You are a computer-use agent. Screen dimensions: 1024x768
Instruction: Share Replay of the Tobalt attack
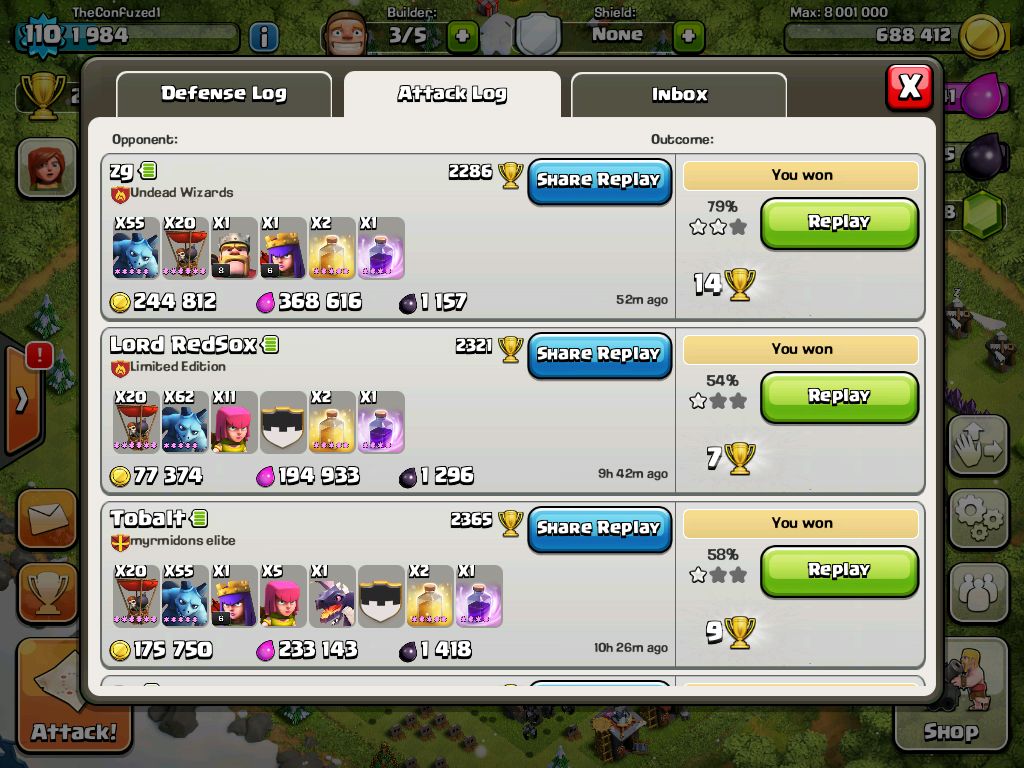[599, 529]
